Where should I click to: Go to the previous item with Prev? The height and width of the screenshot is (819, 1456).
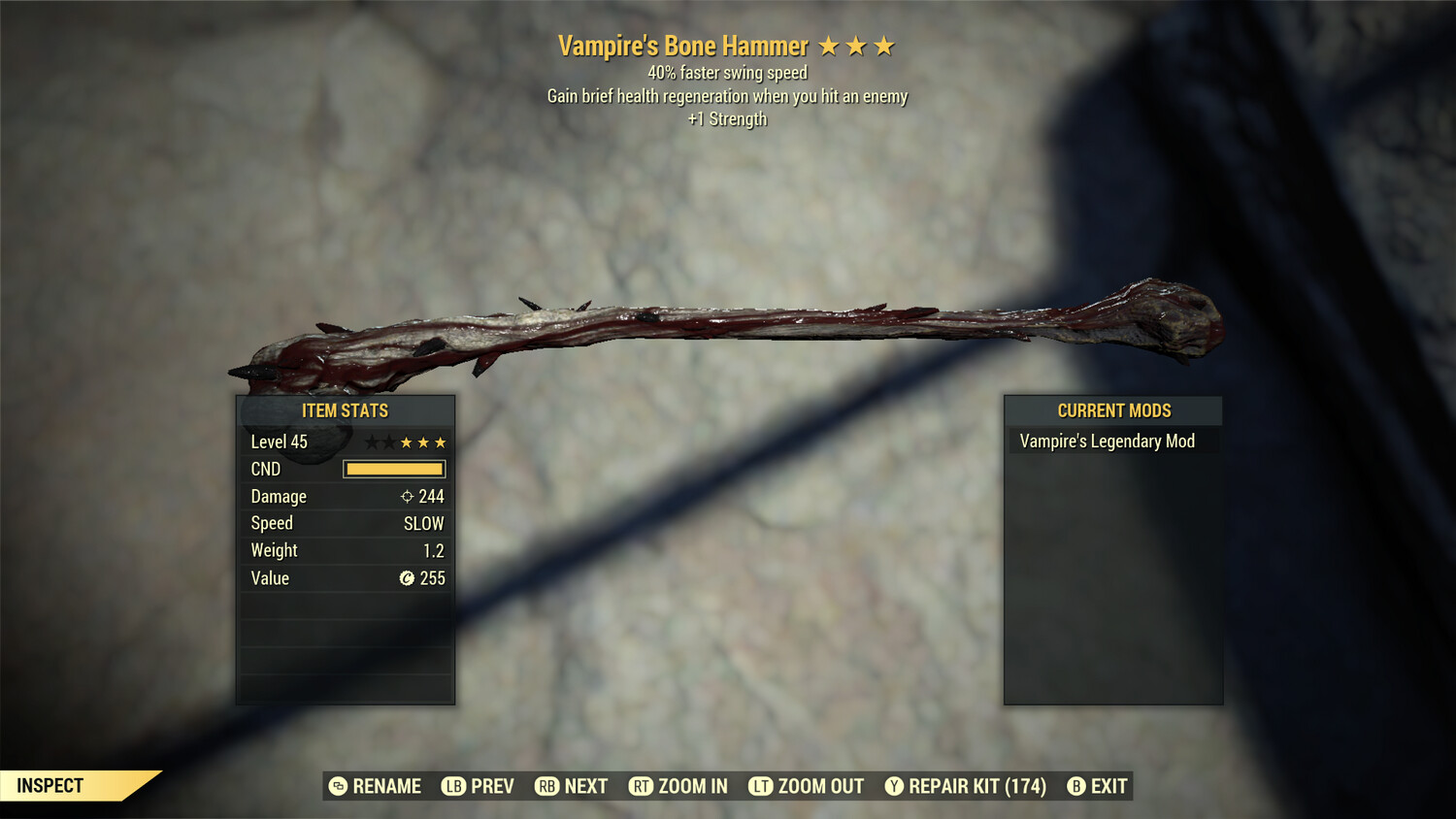(x=479, y=786)
